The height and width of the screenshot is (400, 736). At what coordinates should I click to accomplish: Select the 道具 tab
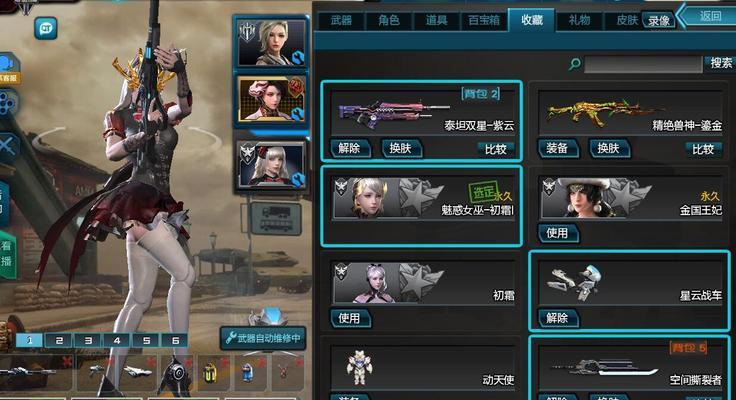click(x=436, y=20)
